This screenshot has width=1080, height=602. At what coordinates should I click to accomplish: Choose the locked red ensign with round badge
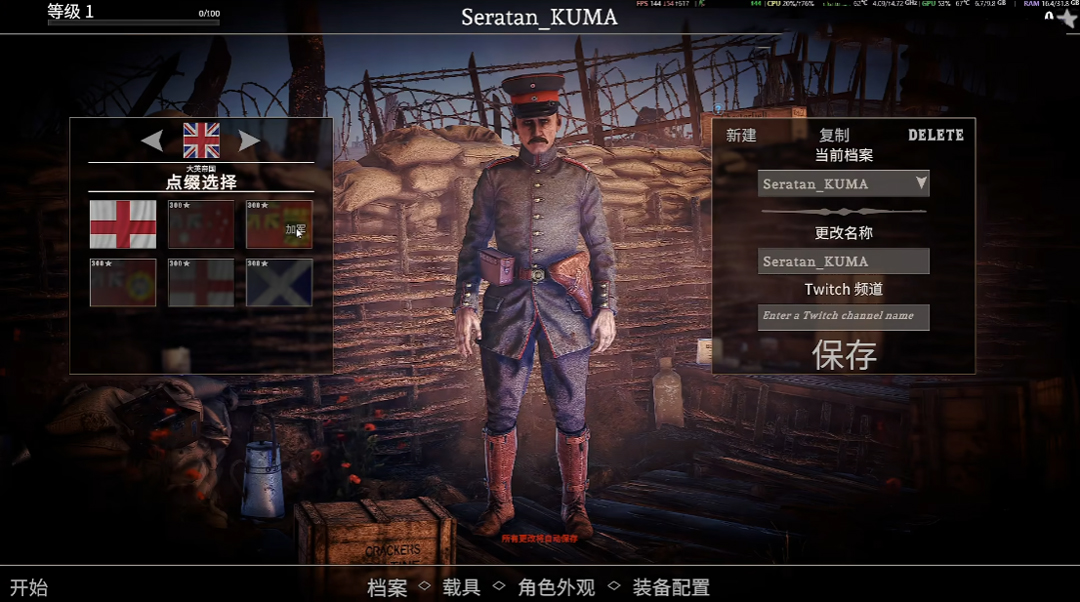click(x=123, y=282)
